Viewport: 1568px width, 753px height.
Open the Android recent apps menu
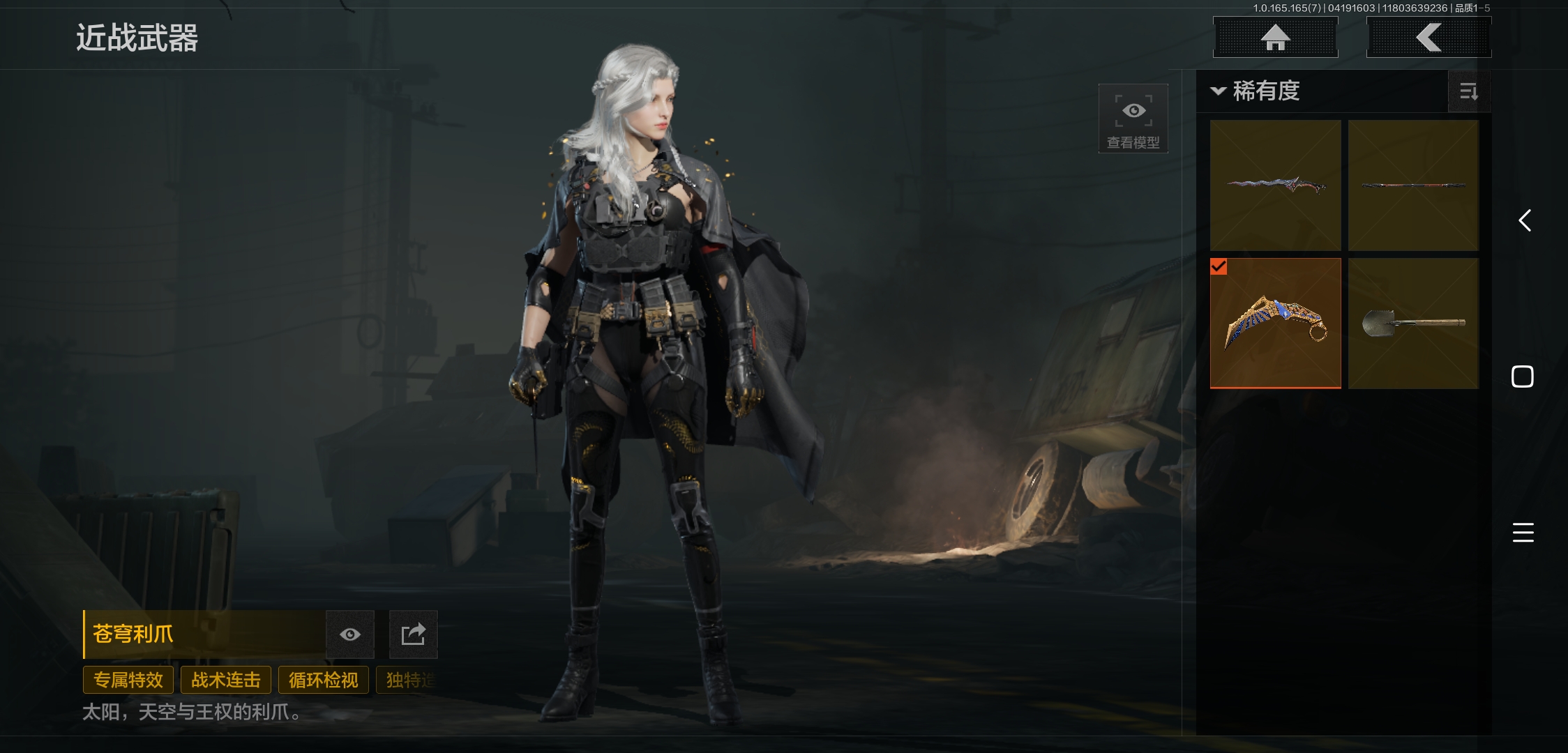point(1523,533)
